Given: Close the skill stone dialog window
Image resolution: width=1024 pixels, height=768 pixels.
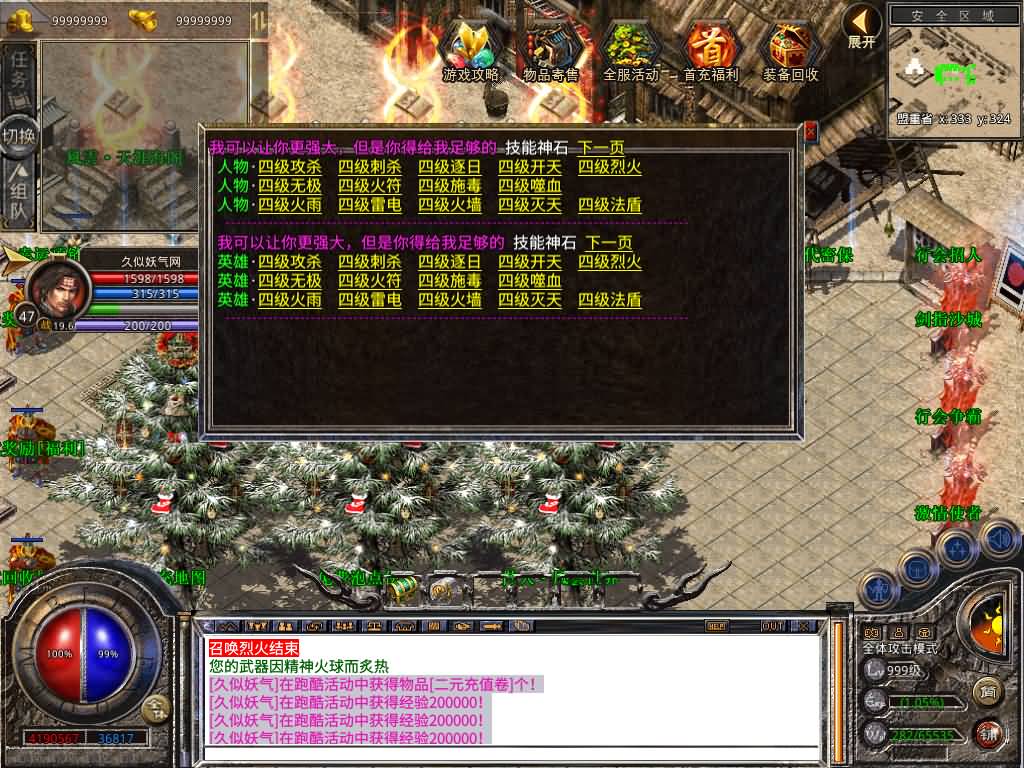Looking at the screenshot, I should click(810, 131).
